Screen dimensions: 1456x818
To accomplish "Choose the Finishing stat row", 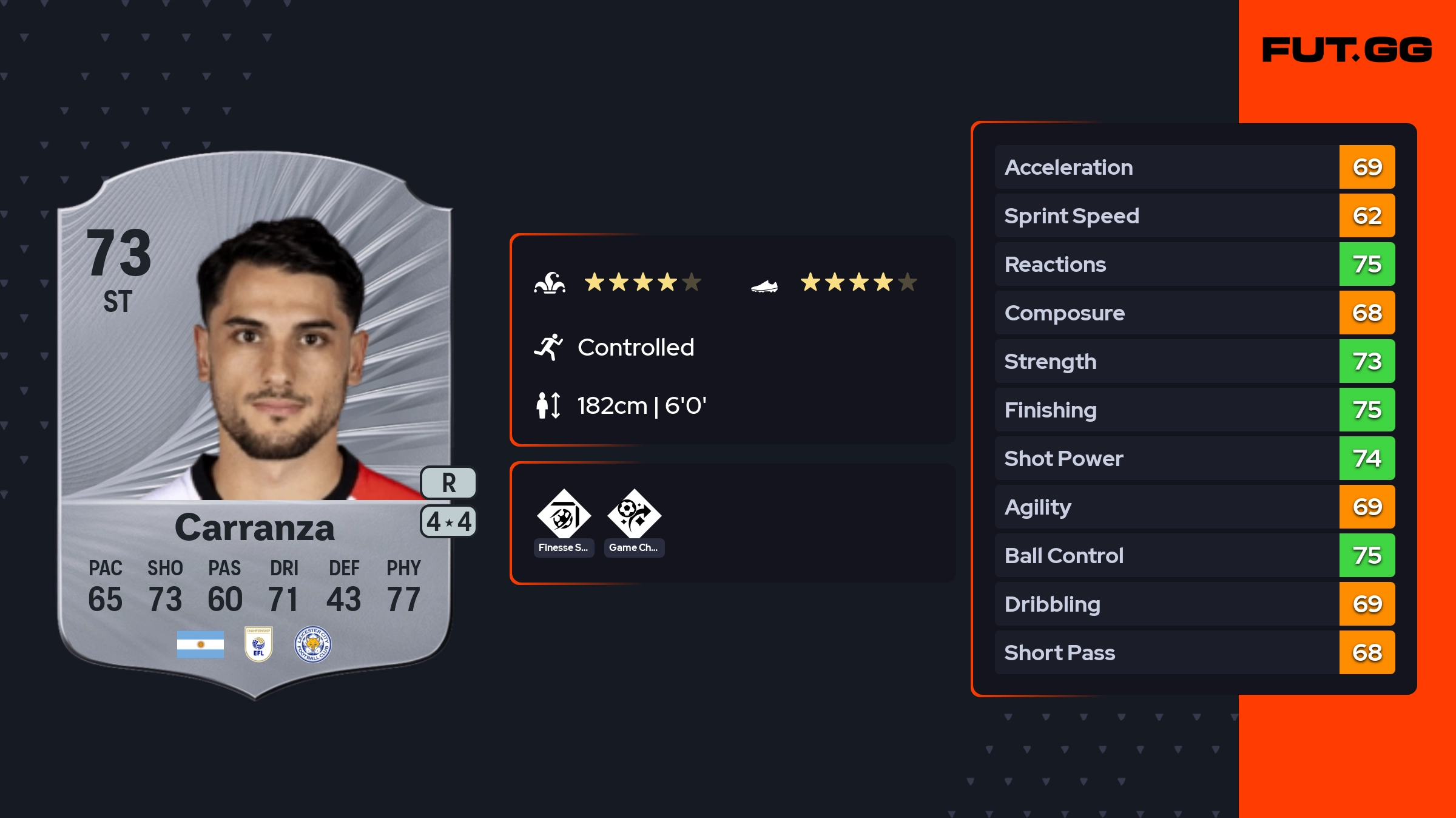I will pos(1194,410).
